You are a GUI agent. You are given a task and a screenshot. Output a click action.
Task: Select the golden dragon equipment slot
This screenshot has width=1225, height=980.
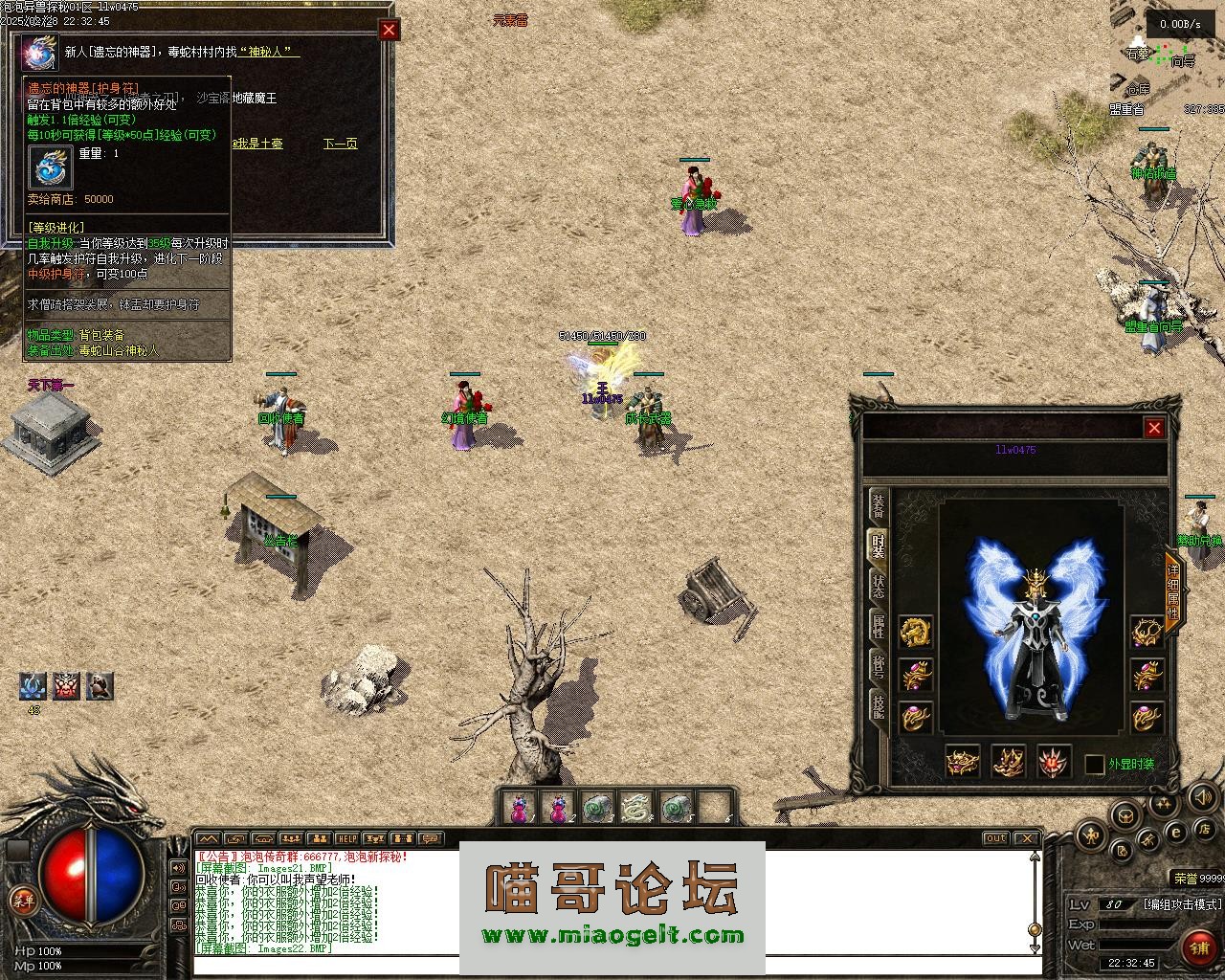click(916, 632)
